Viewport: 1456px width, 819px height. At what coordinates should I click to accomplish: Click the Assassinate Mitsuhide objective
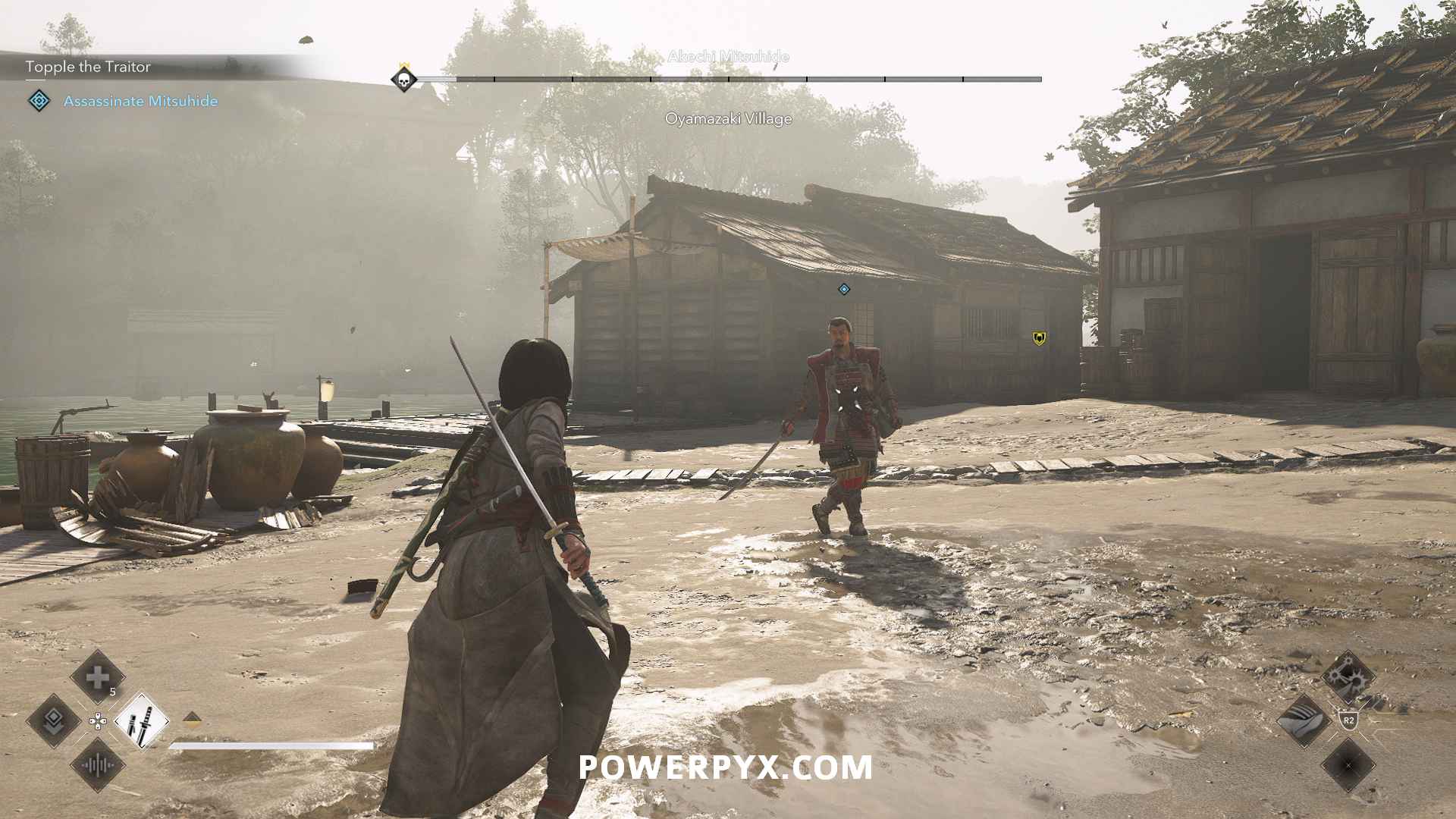pyautogui.click(x=140, y=101)
